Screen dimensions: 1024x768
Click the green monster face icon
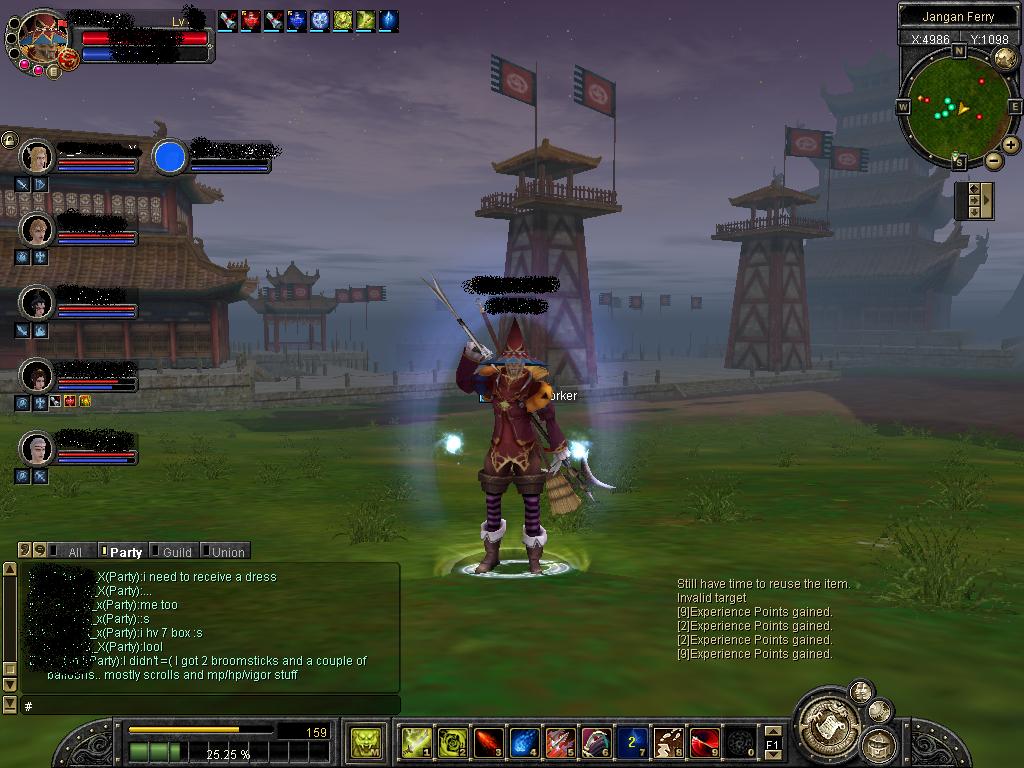[366, 742]
